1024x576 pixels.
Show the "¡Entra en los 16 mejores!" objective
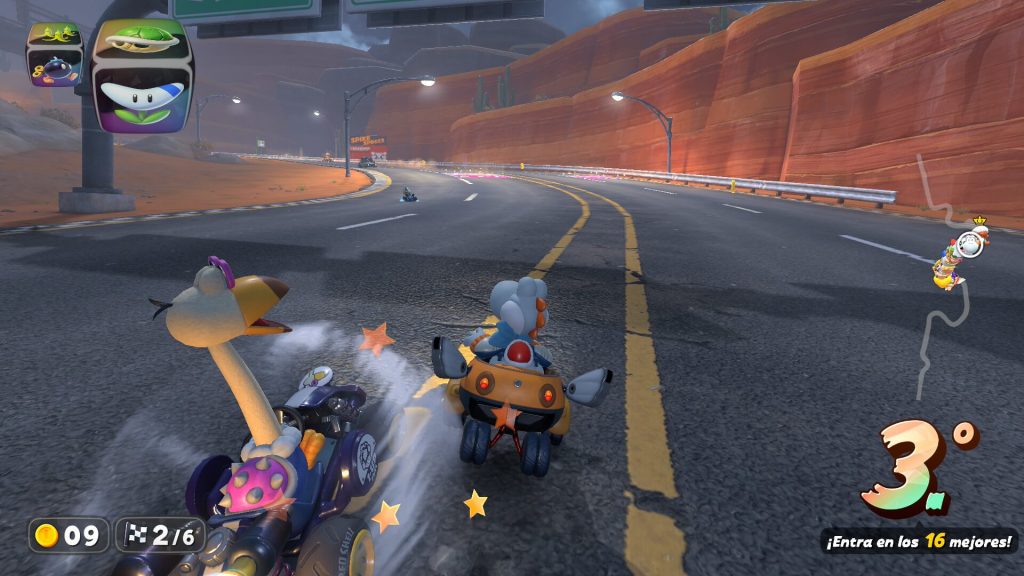pyautogui.click(x=919, y=541)
